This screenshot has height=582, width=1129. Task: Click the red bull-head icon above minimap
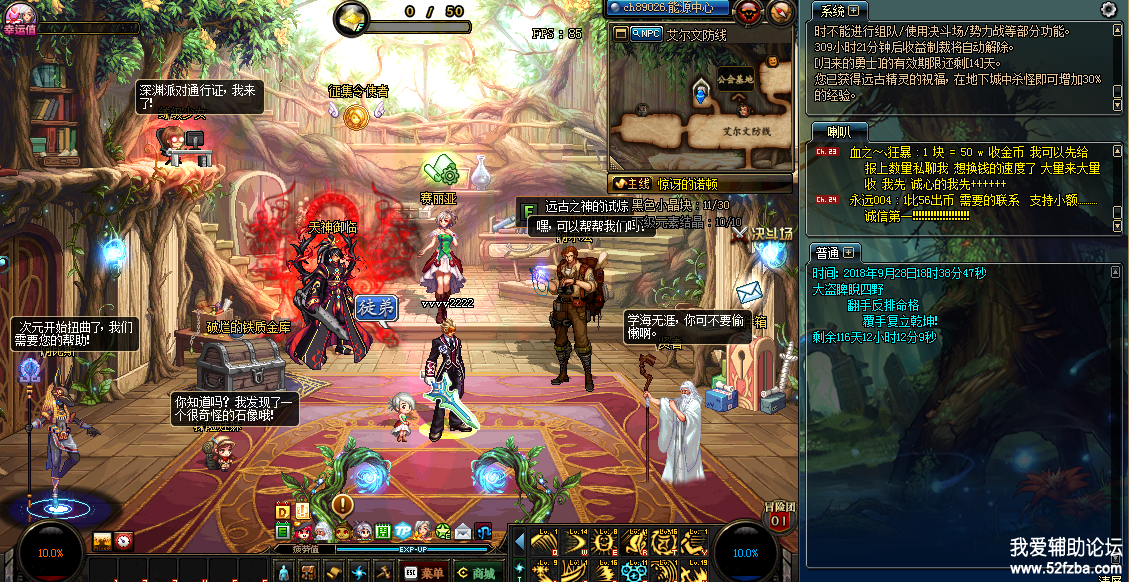coord(747,12)
